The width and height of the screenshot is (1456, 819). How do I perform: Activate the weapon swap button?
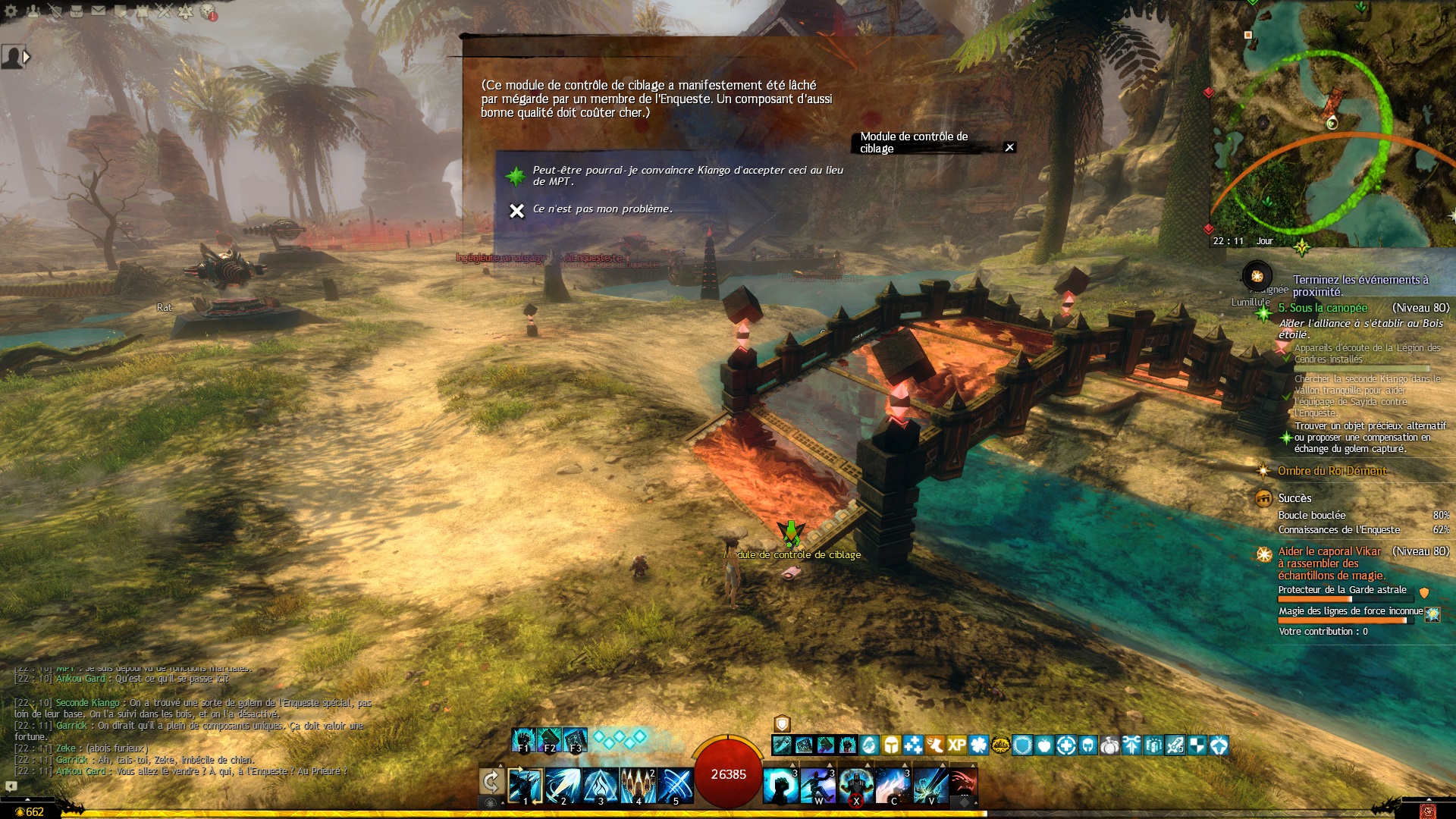click(491, 782)
